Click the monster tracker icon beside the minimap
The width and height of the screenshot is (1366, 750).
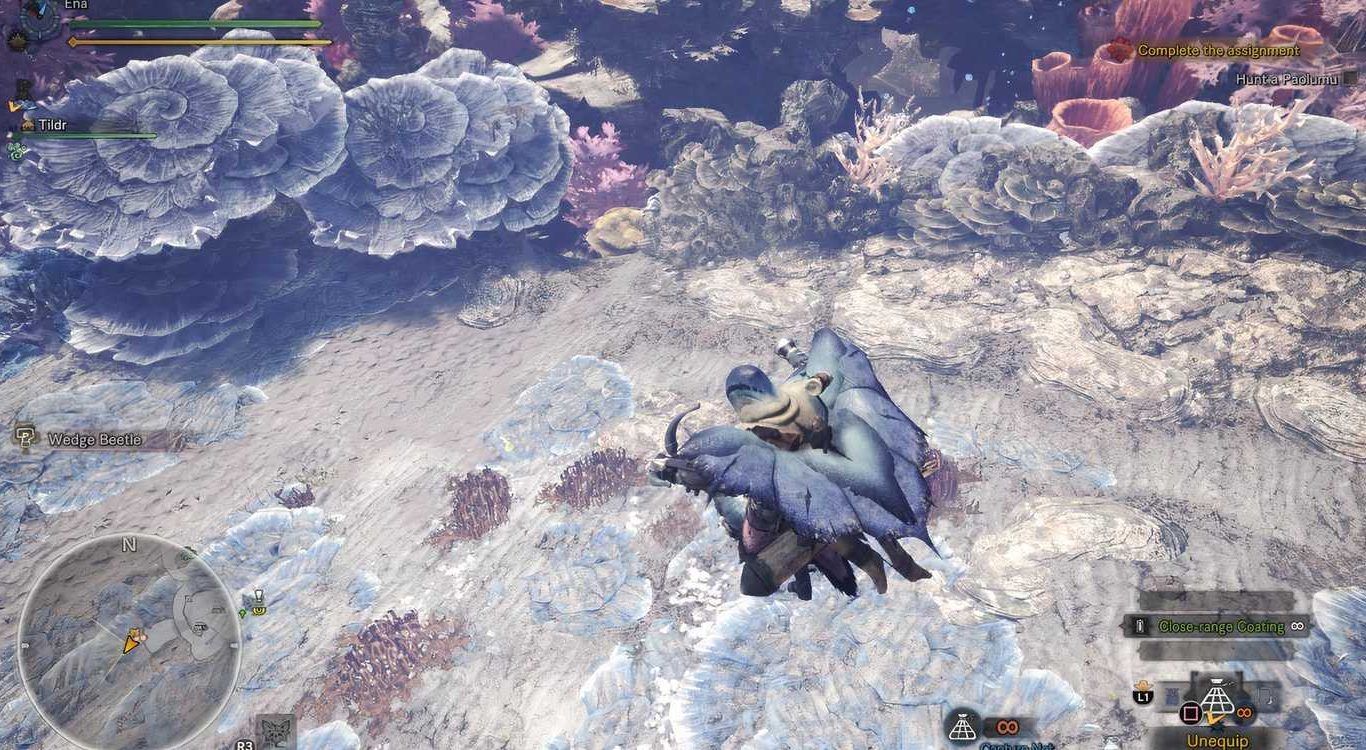(275, 730)
